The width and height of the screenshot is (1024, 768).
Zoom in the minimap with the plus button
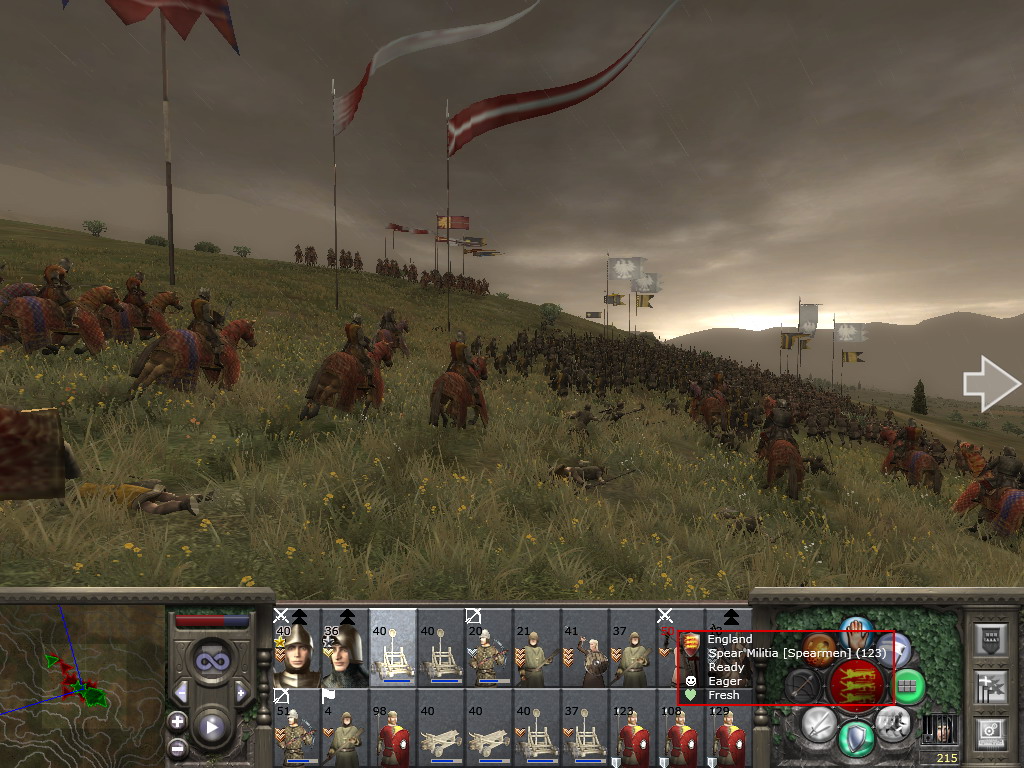click(177, 721)
